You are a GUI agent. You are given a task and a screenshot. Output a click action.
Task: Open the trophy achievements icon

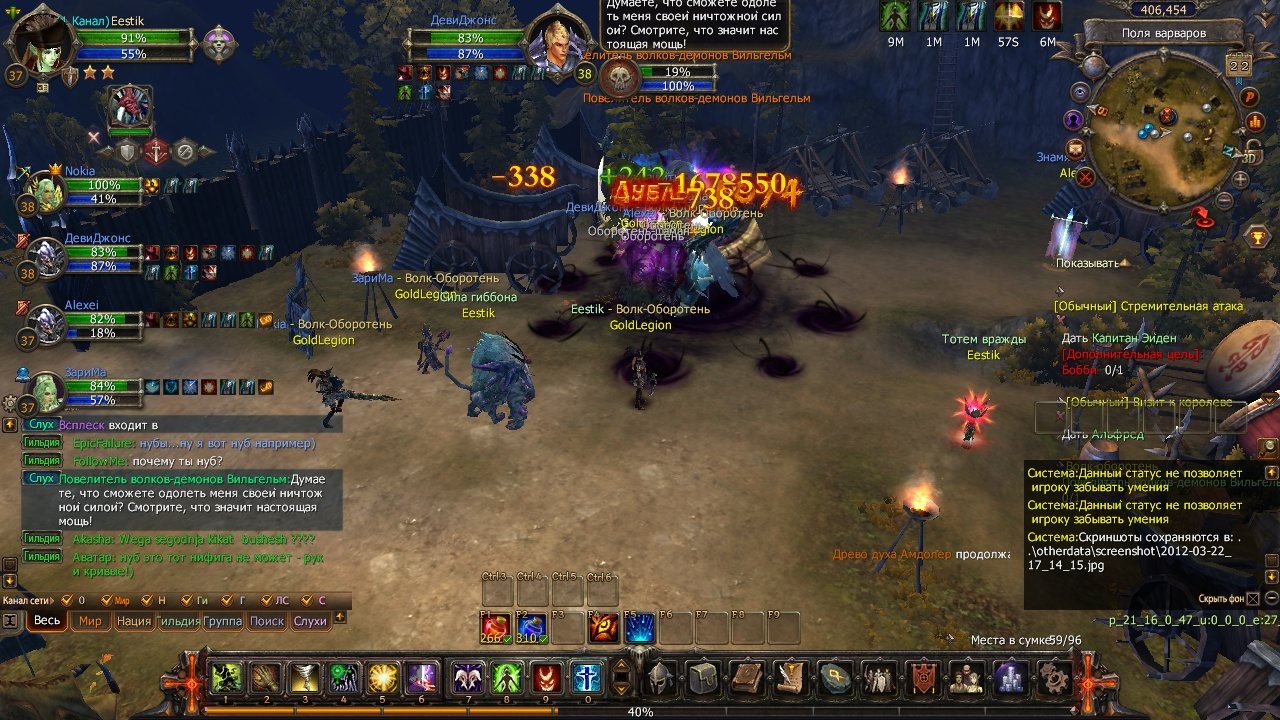point(1257,237)
